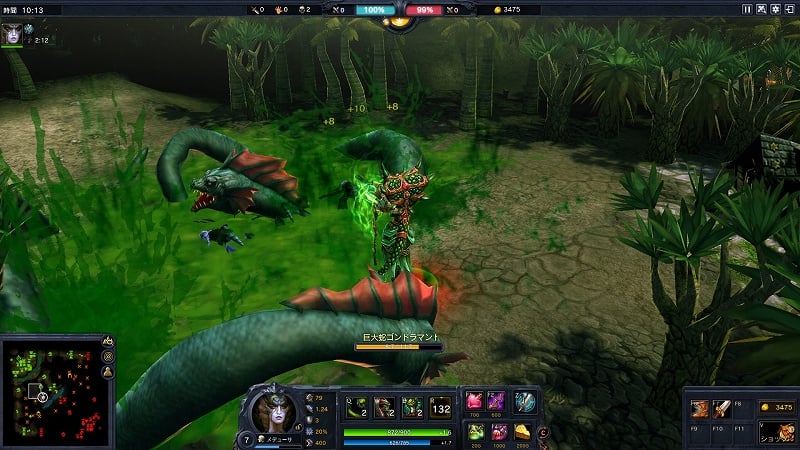
Task: Click the ally hero portrait at top left
Action: (x=12, y=32)
